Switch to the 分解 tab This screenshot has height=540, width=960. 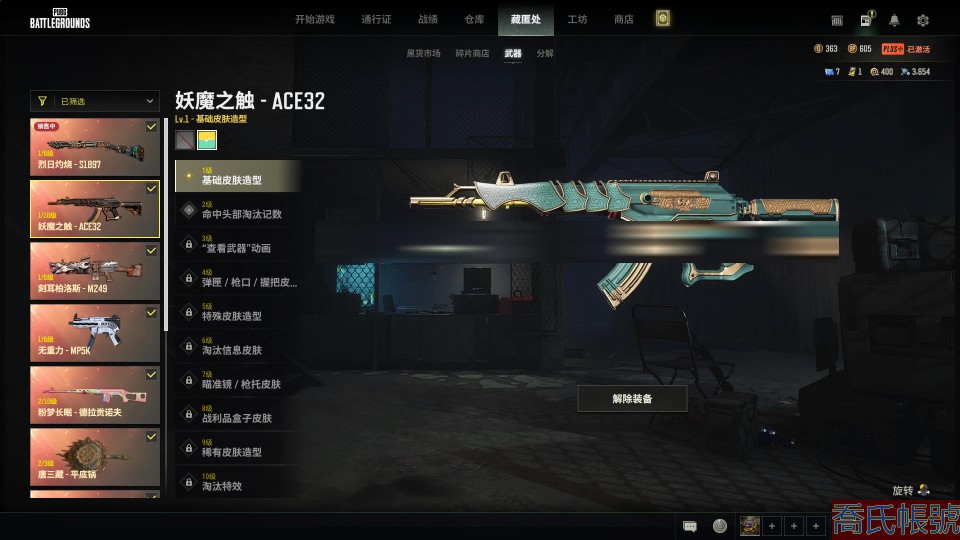point(545,53)
